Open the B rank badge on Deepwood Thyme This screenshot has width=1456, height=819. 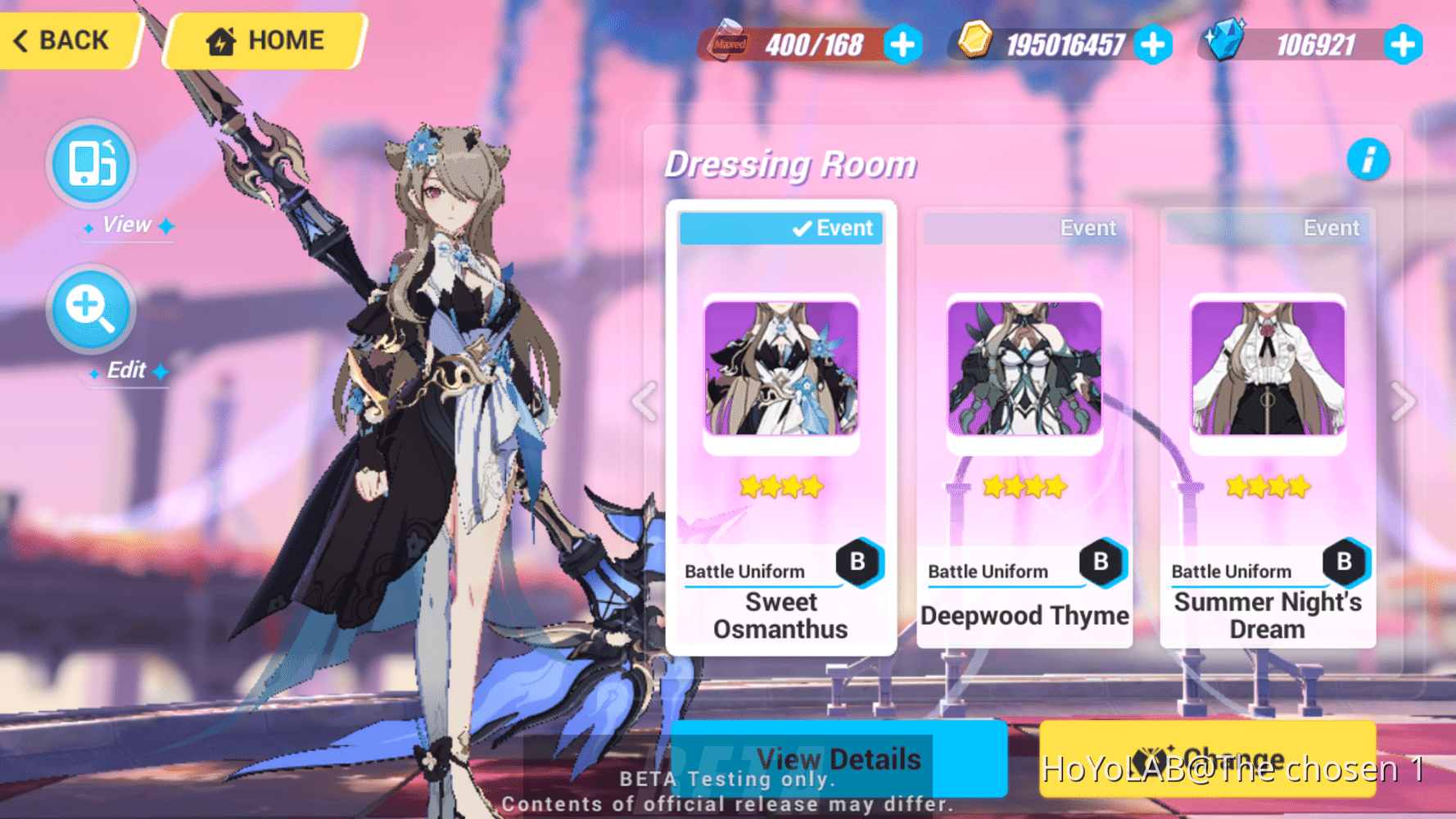pos(1103,561)
